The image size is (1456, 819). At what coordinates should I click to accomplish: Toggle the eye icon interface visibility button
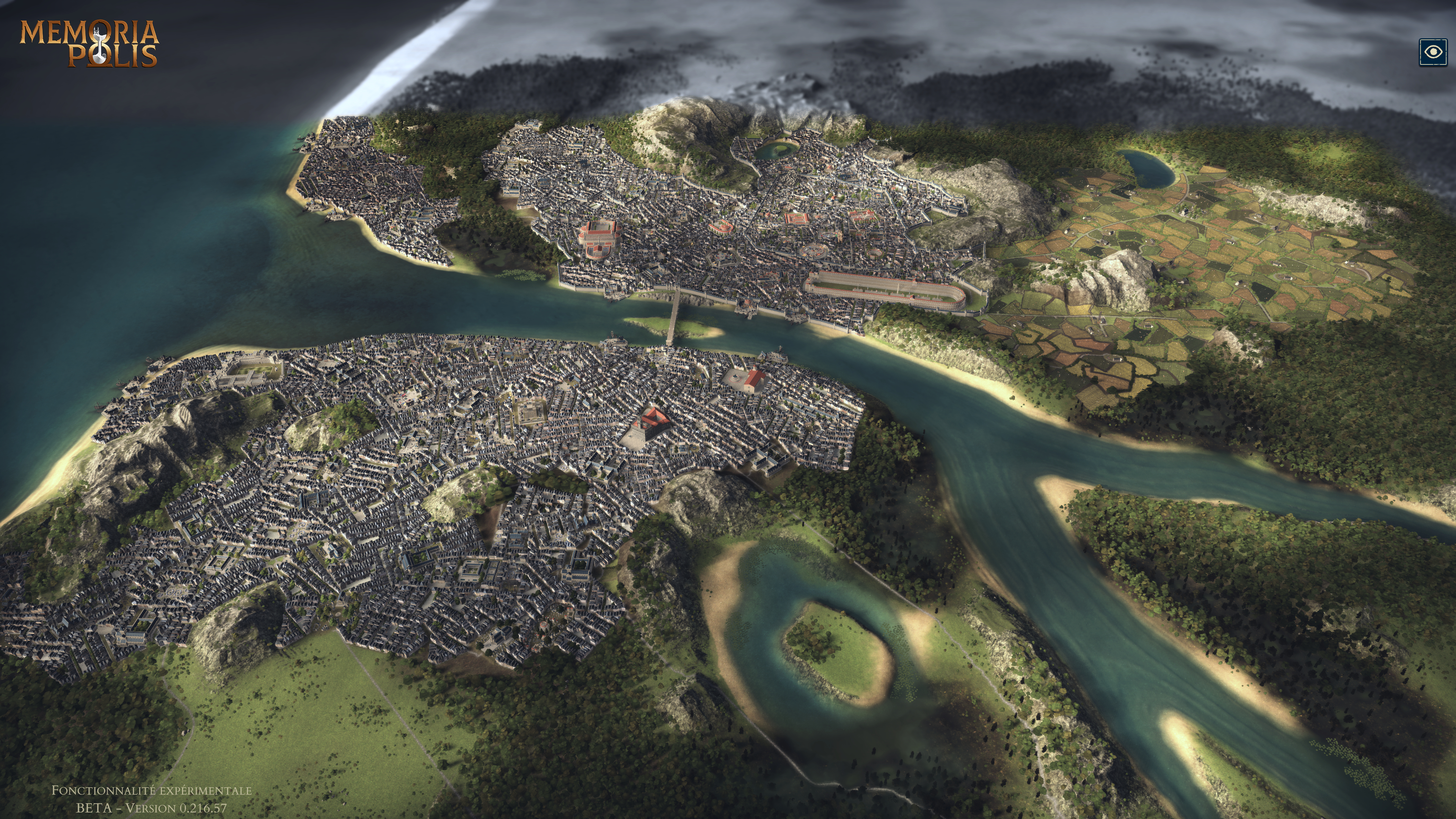[x=1433, y=53]
